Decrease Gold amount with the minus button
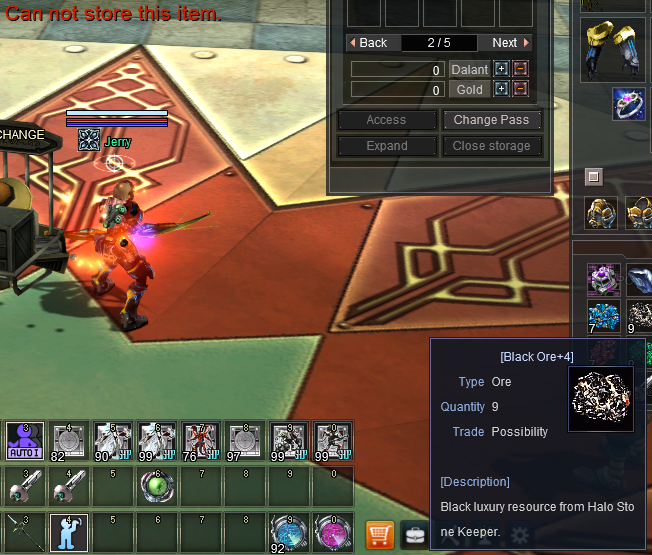This screenshot has height=555, width=652. (x=520, y=90)
